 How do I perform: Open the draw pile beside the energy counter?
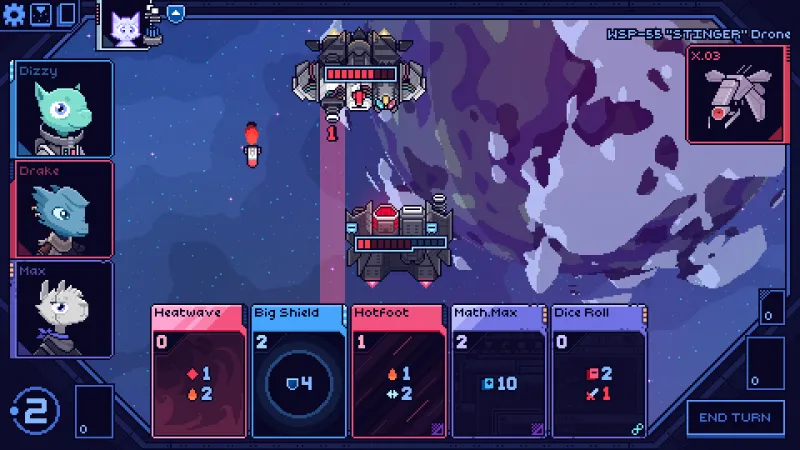94,410
